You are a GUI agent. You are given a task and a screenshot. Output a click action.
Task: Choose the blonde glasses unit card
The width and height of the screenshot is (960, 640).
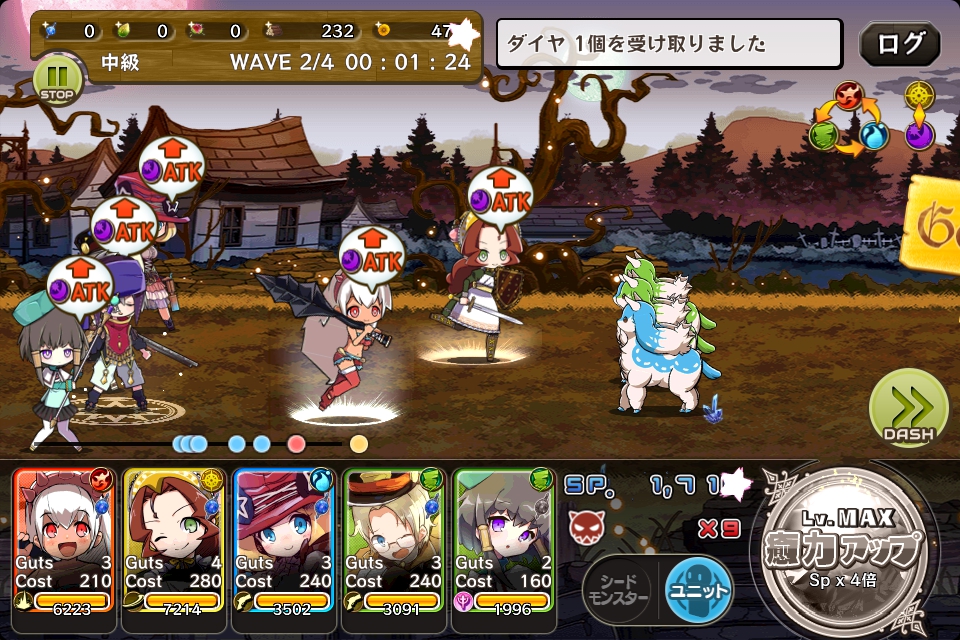pyautogui.click(x=395, y=538)
